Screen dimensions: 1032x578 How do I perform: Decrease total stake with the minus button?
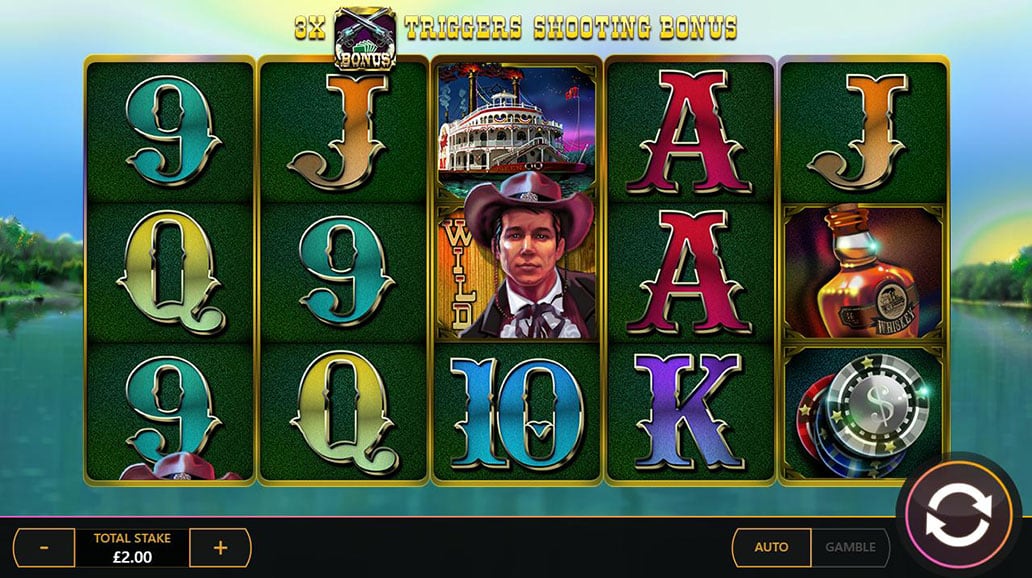coord(45,548)
